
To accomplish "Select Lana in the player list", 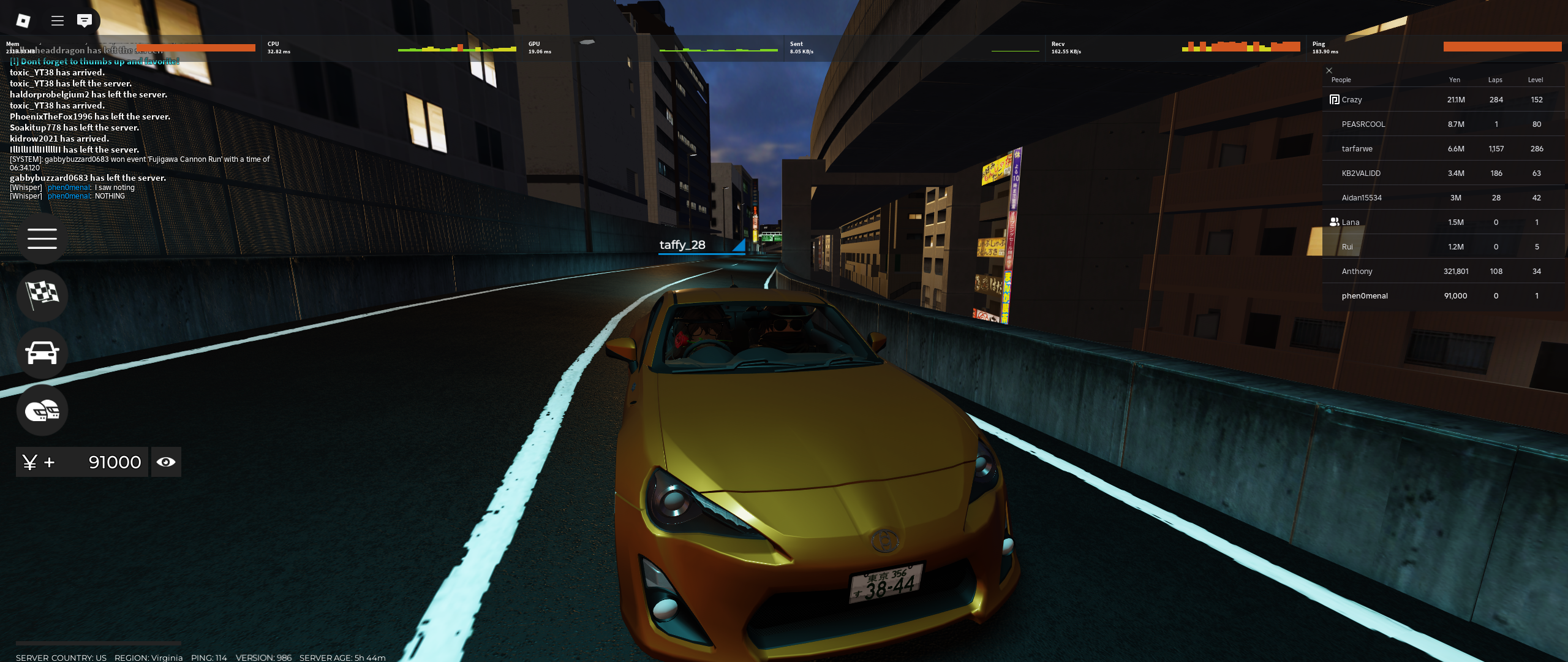I will click(1351, 223).
